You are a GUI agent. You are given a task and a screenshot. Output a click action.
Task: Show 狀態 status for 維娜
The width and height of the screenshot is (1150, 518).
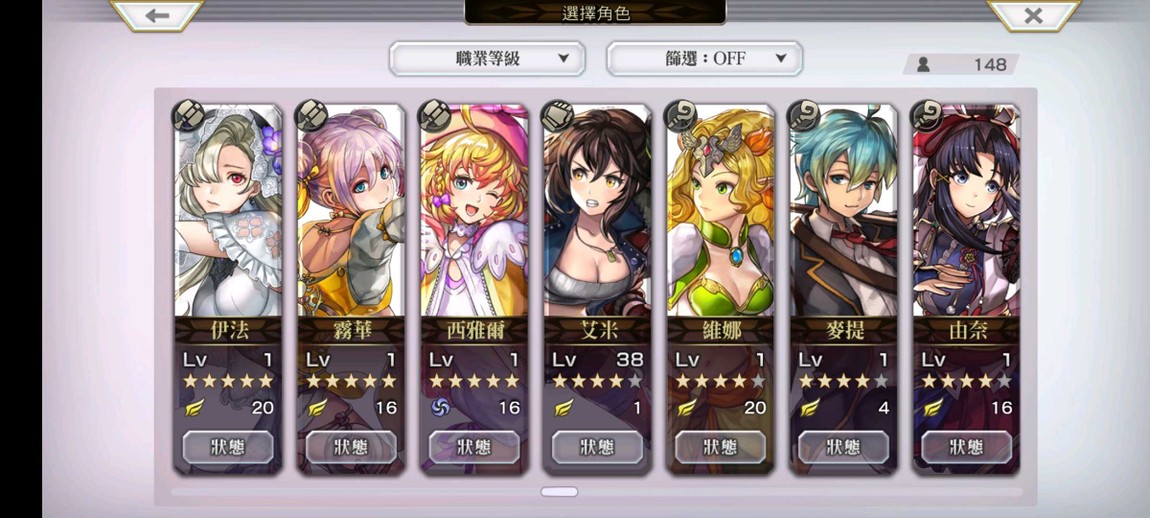720,447
